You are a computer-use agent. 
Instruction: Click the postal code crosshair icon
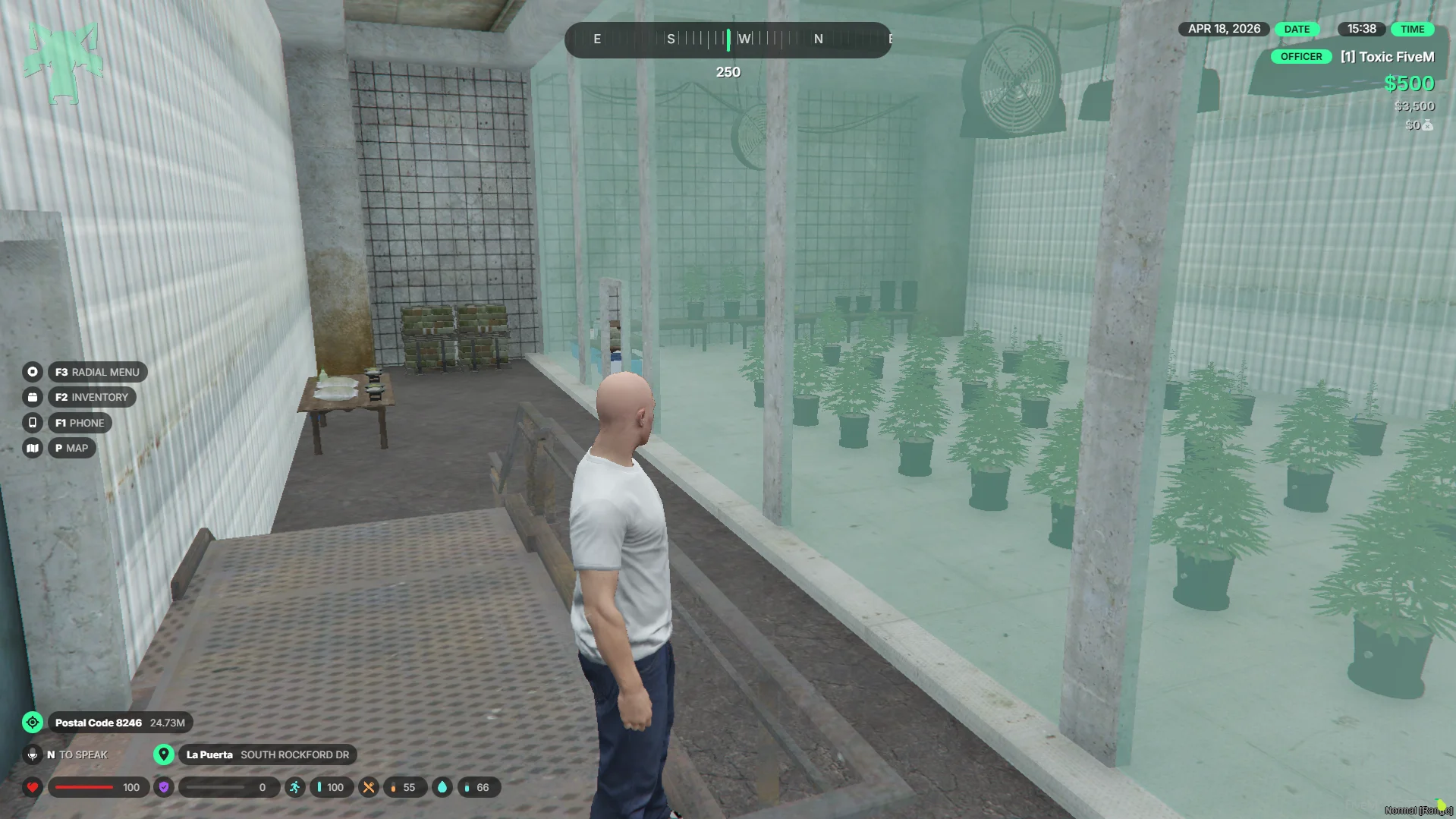33,723
